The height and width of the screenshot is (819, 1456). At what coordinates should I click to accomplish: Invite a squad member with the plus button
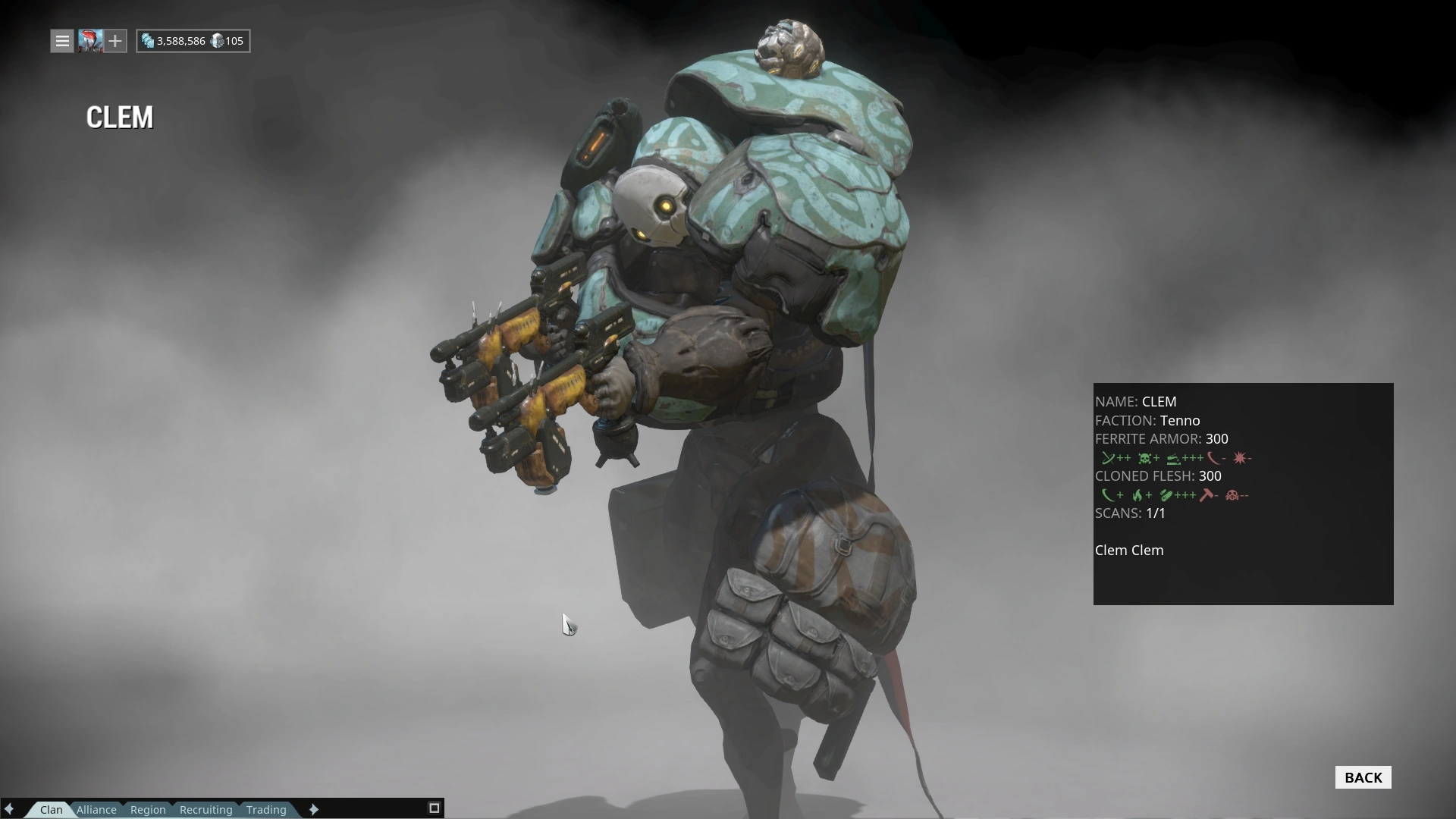pyautogui.click(x=115, y=41)
